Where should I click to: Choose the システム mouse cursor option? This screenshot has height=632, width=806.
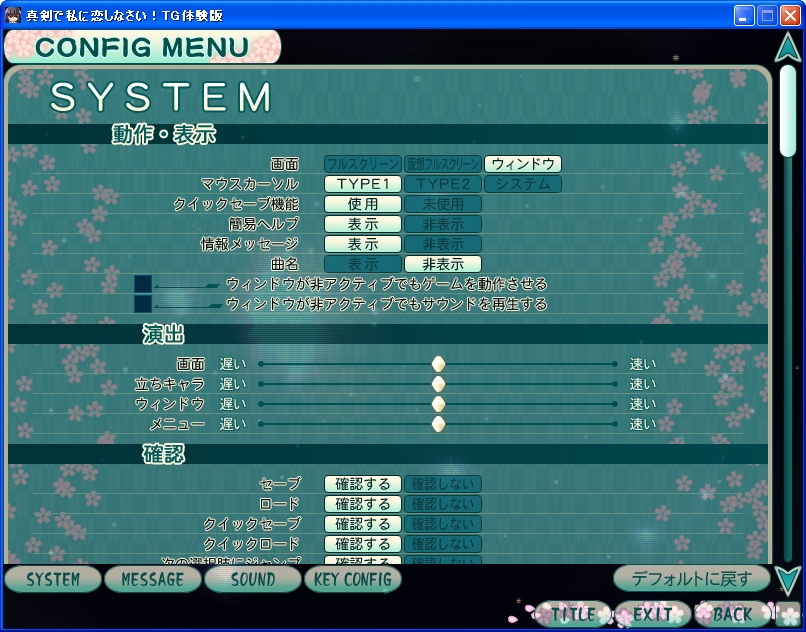[522, 184]
